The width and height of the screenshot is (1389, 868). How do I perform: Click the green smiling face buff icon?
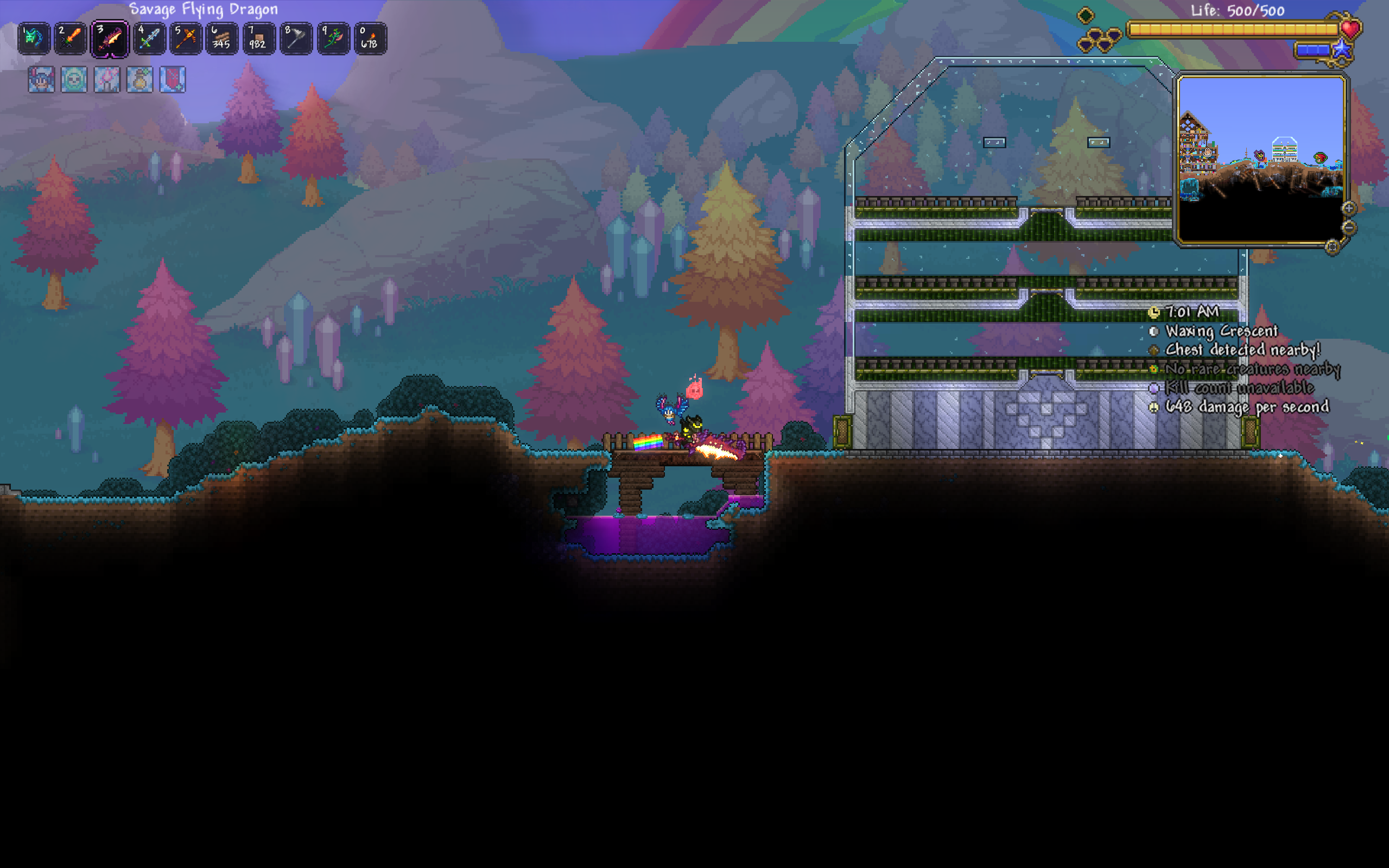(x=74, y=79)
